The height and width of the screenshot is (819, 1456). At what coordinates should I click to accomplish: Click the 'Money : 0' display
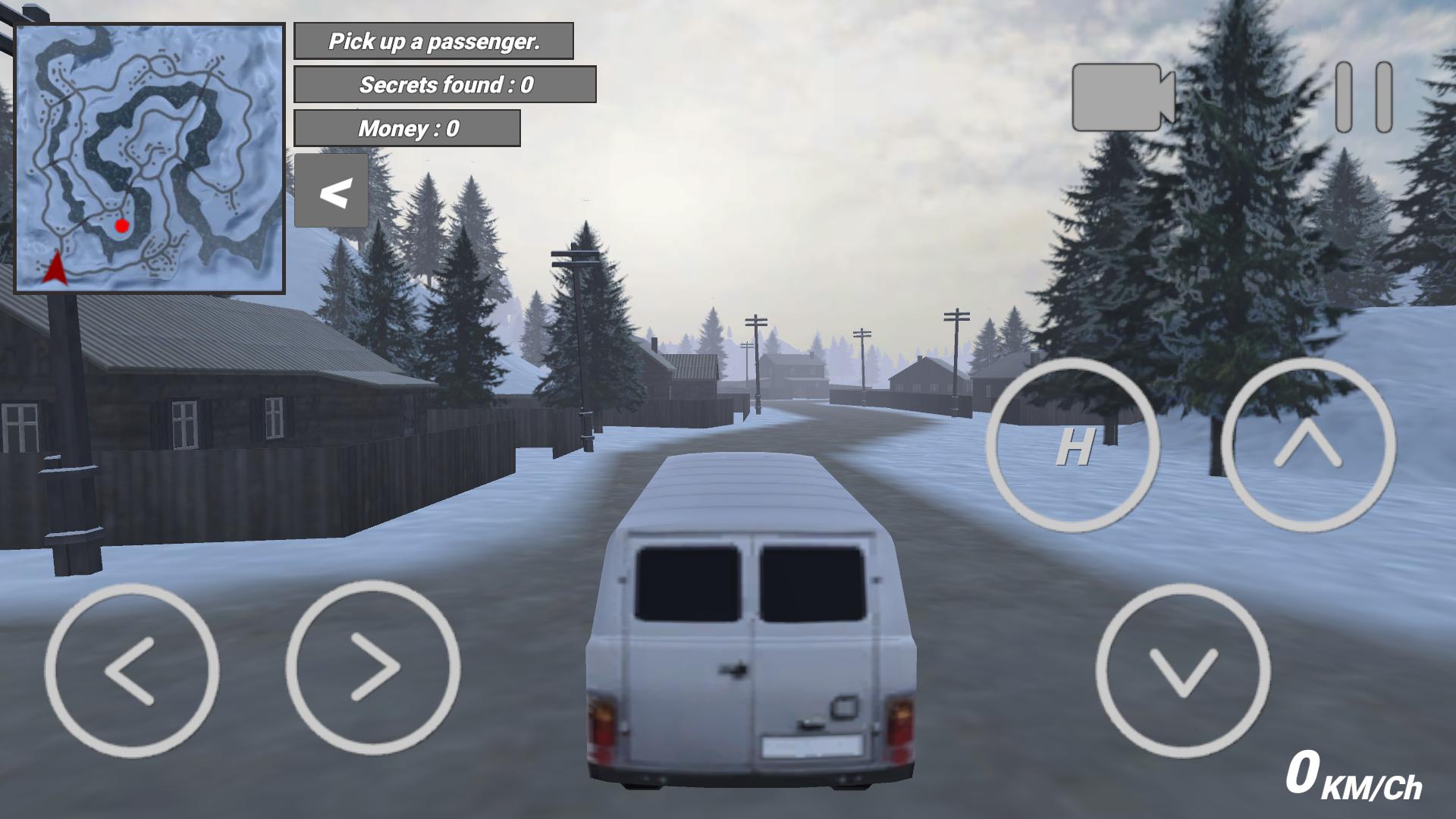coord(408,127)
